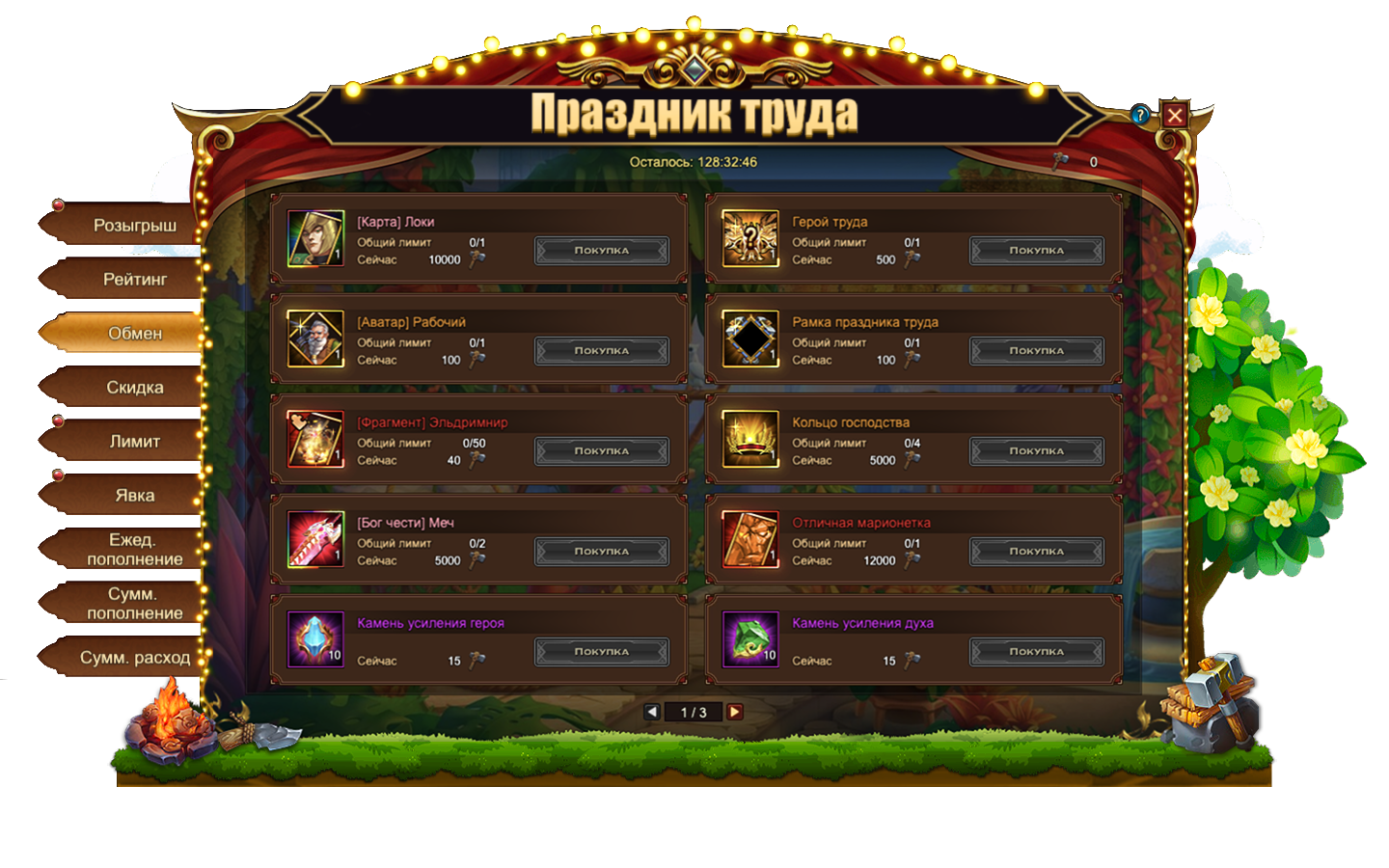
Task: Purchase Камень усиления героя
Action: coord(602,652)
